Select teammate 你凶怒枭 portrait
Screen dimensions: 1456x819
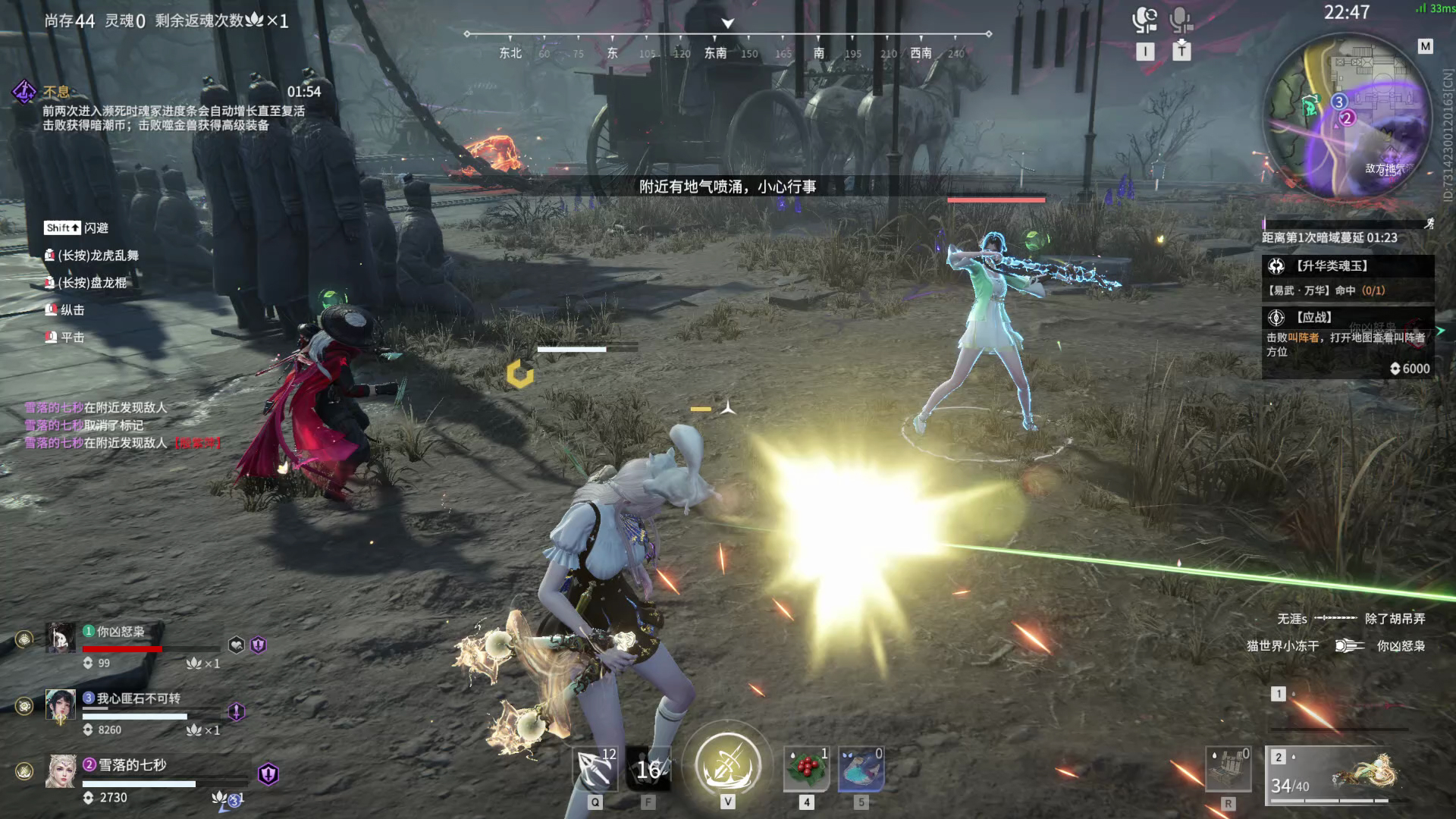(x=61, y=638)
